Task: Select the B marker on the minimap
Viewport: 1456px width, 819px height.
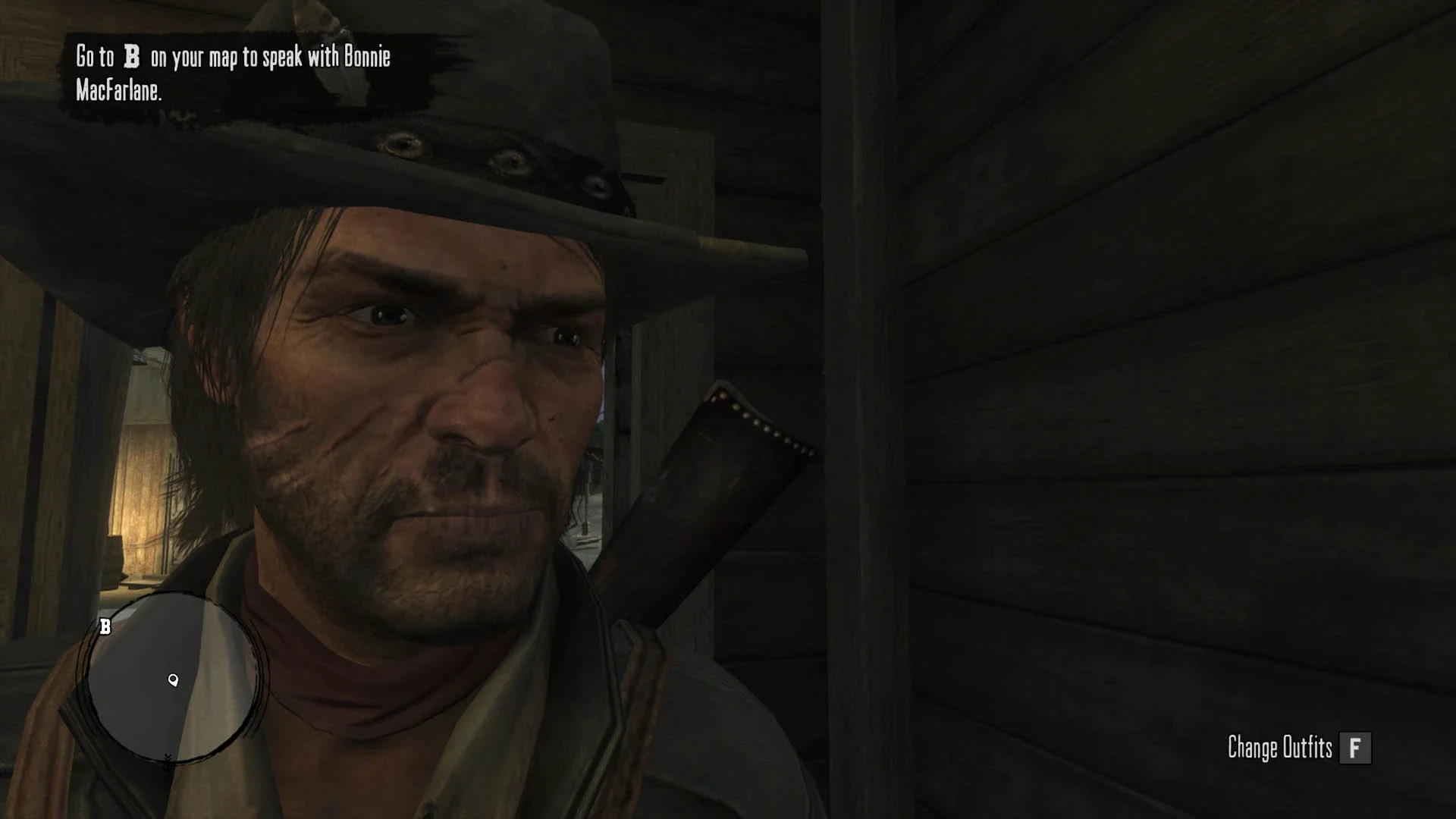Action: coord(105,626)
